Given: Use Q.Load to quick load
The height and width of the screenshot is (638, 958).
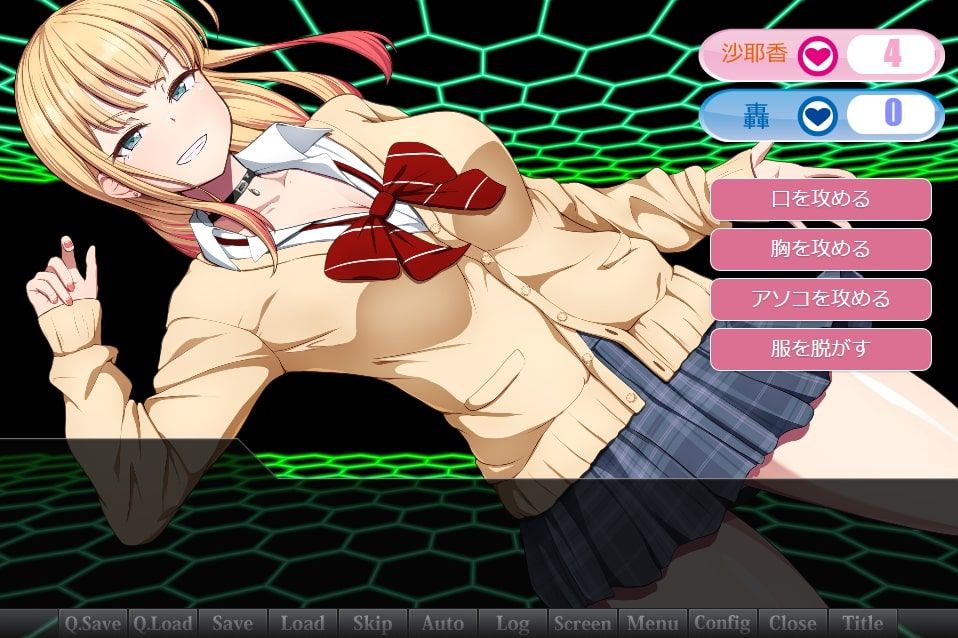Looking at the screenshot, I should [x=163, y=623].
